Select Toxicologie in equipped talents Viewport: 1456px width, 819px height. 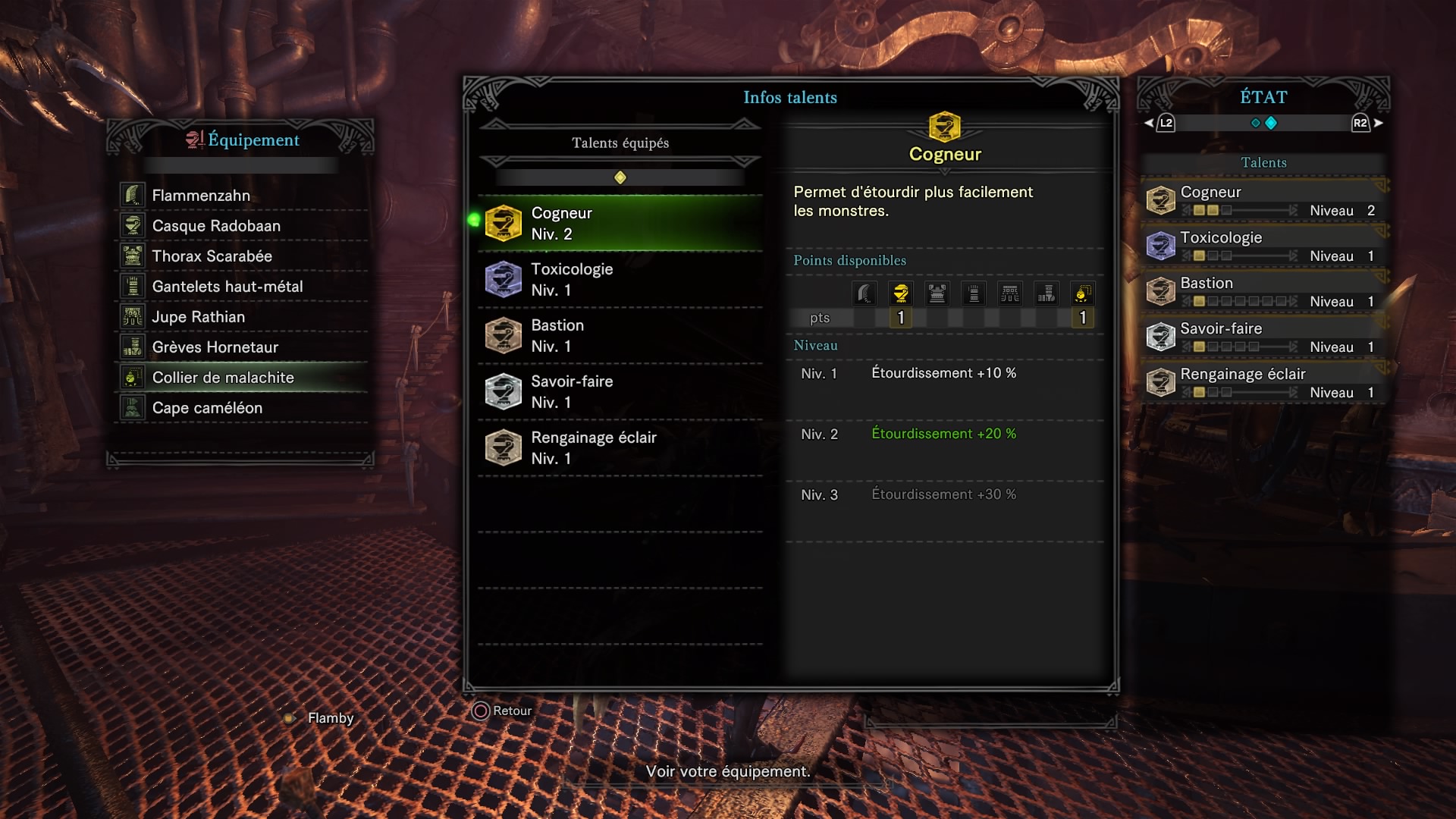point(620,280)
